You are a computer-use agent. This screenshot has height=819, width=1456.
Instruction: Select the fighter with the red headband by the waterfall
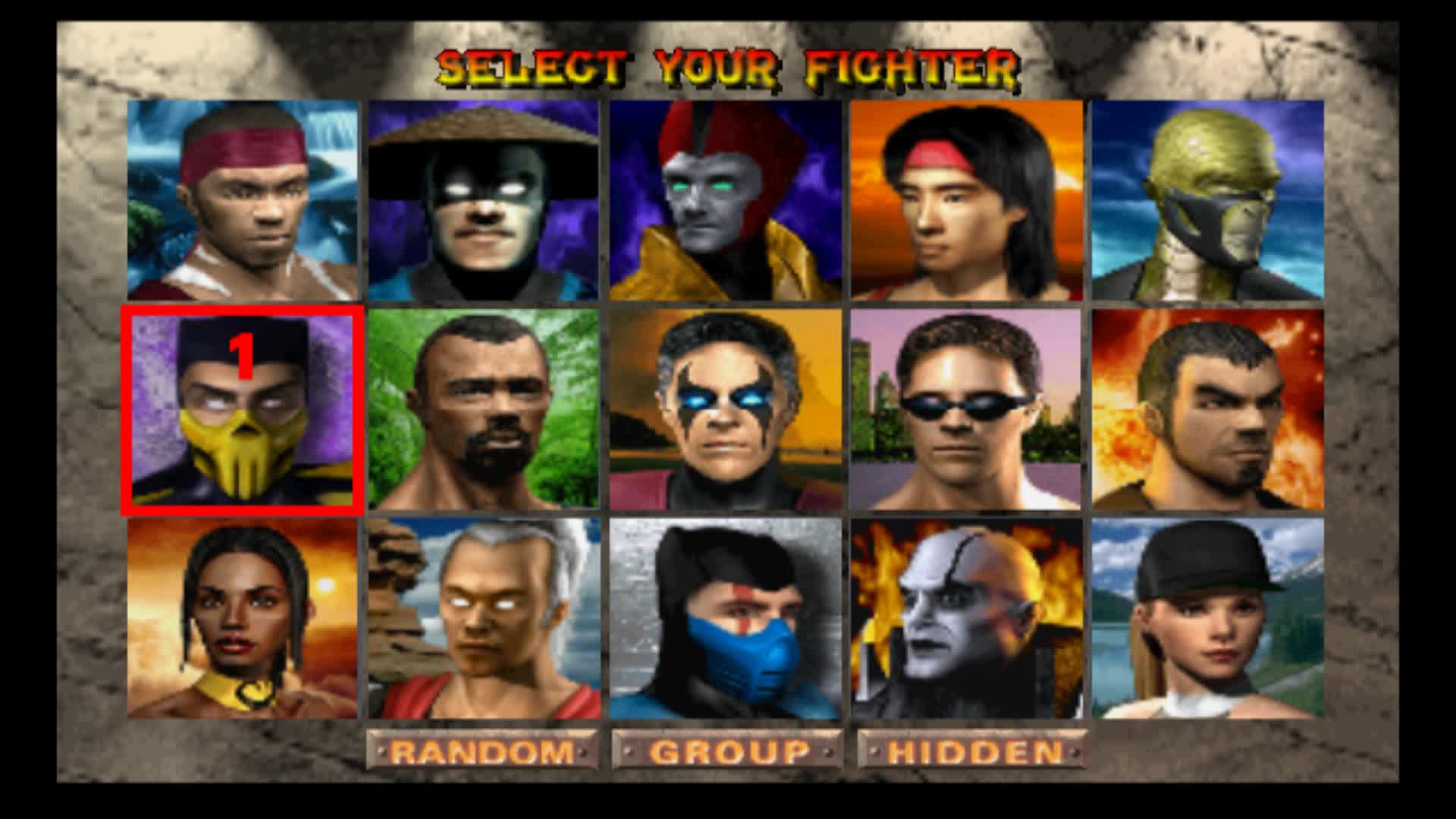coord(243,199)
